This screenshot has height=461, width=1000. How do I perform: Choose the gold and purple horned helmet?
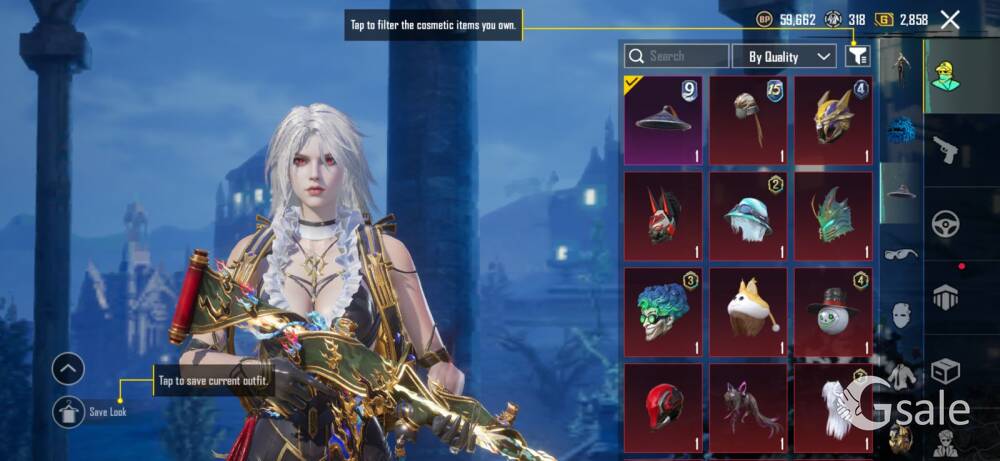[833, 120]
